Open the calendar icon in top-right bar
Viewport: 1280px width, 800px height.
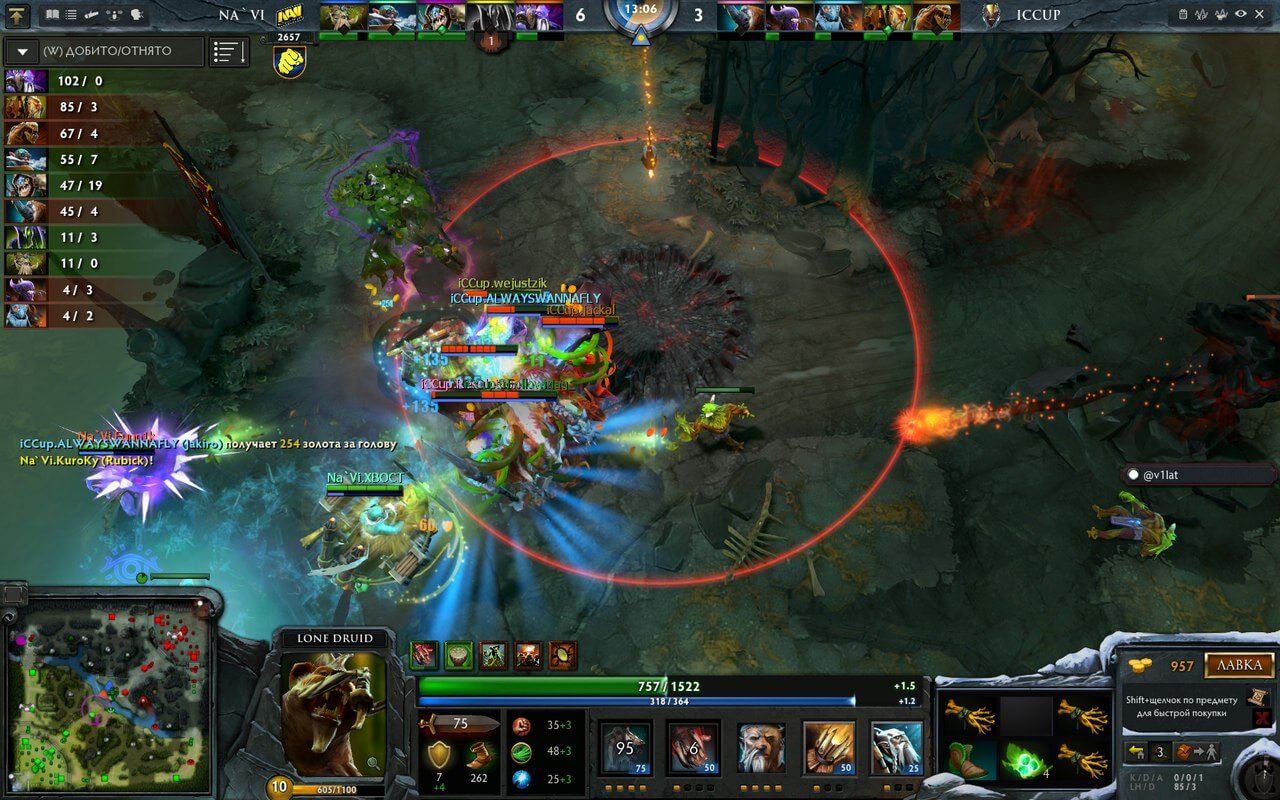1183,14
